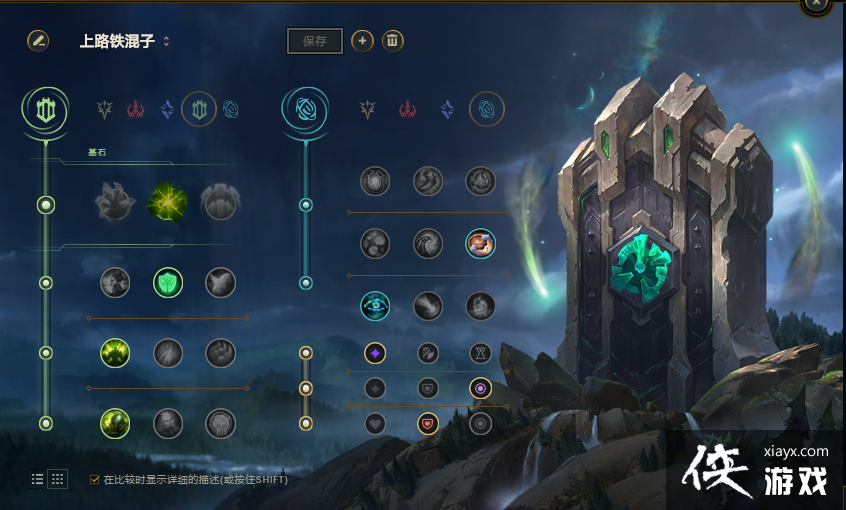The image size is (846, 510).
Task: Edit the rune page name with pencil icon
Action: pyautogui.click(x=38, y=41)
